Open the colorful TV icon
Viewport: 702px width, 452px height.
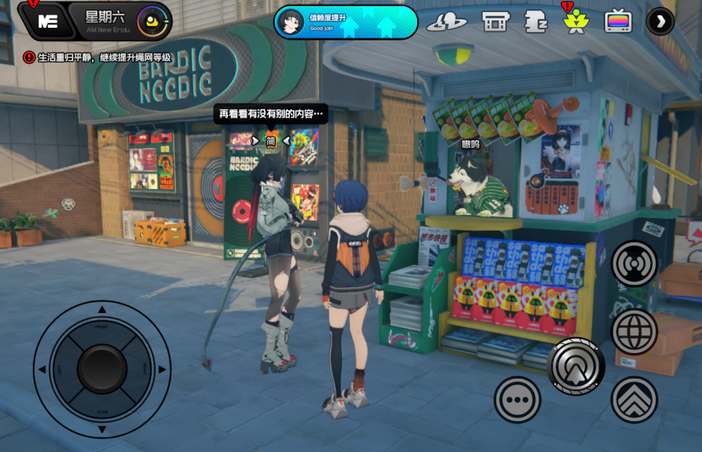click(618, 21)
